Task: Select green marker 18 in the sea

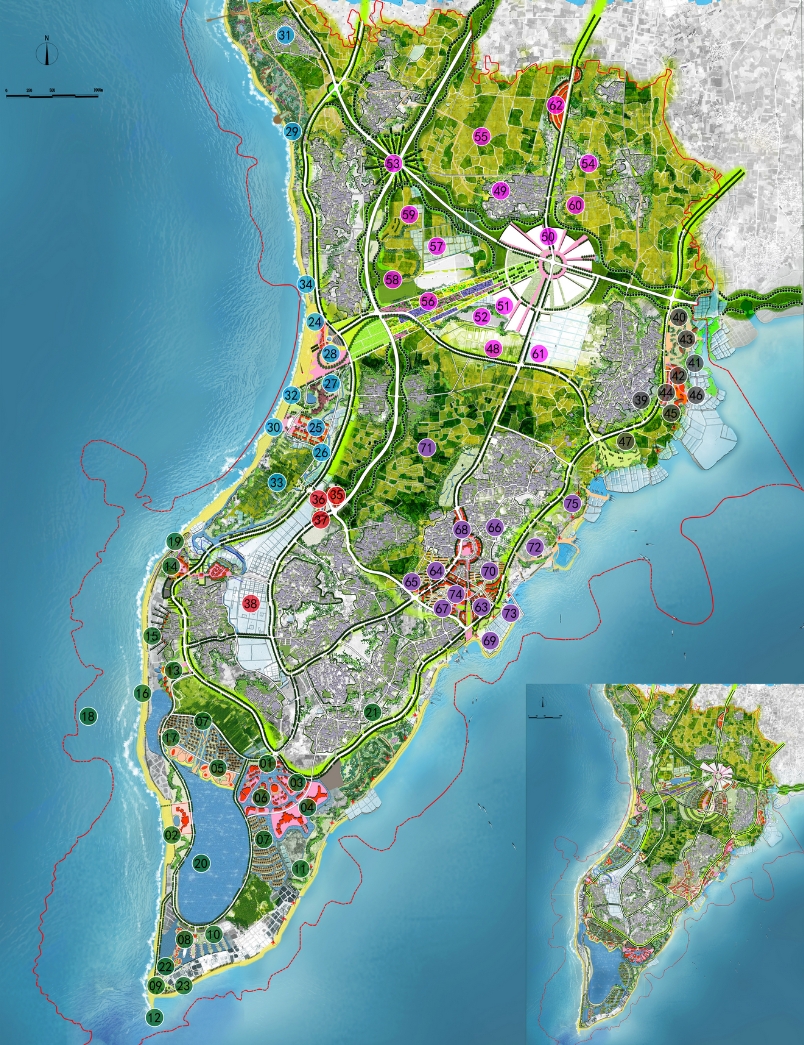Action: tap(88, 716)
